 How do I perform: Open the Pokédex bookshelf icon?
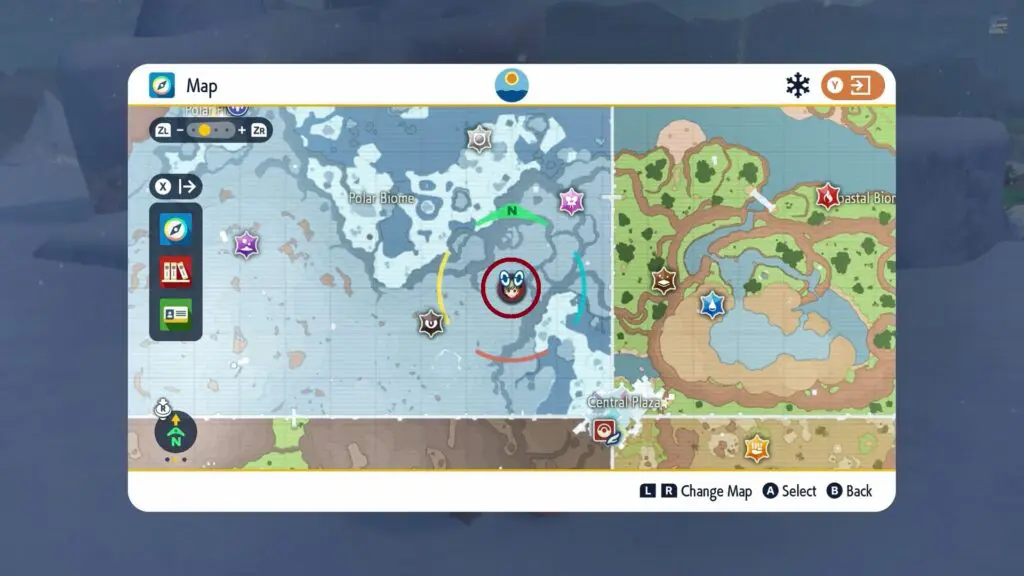pos(176,272)
